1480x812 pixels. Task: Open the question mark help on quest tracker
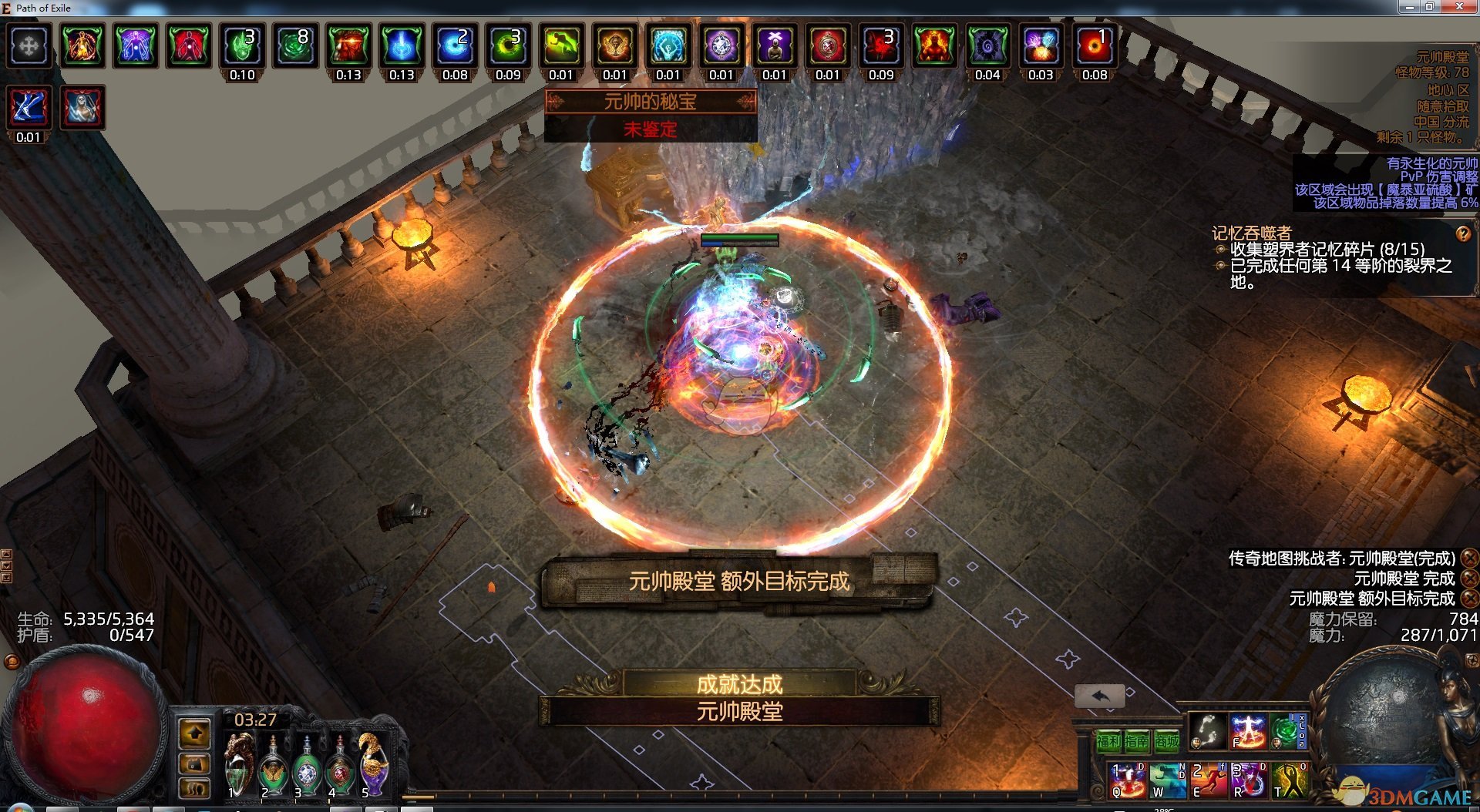point(1462,233)
